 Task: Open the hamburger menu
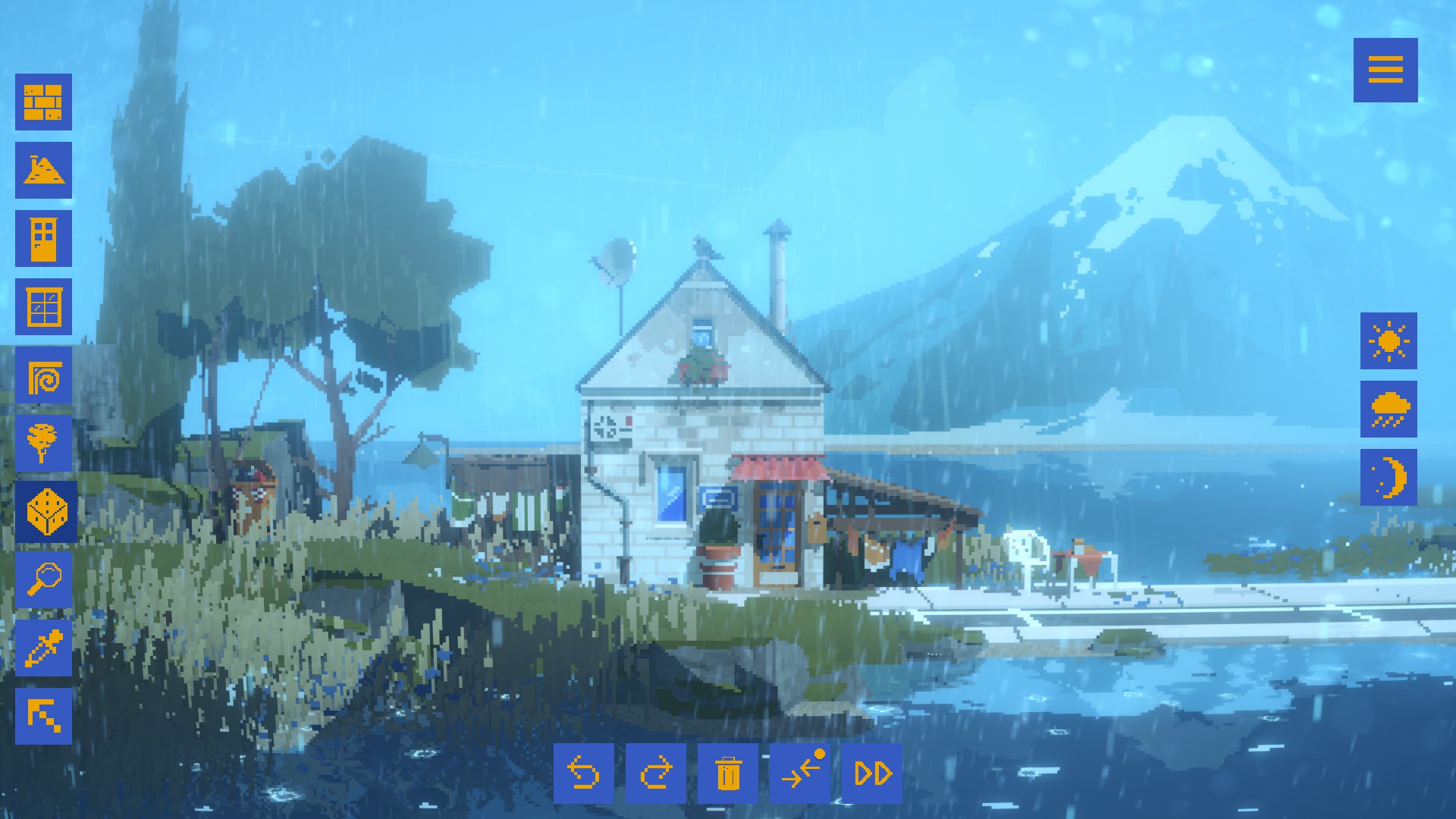pyautogui.click(x=1387, y=71)
